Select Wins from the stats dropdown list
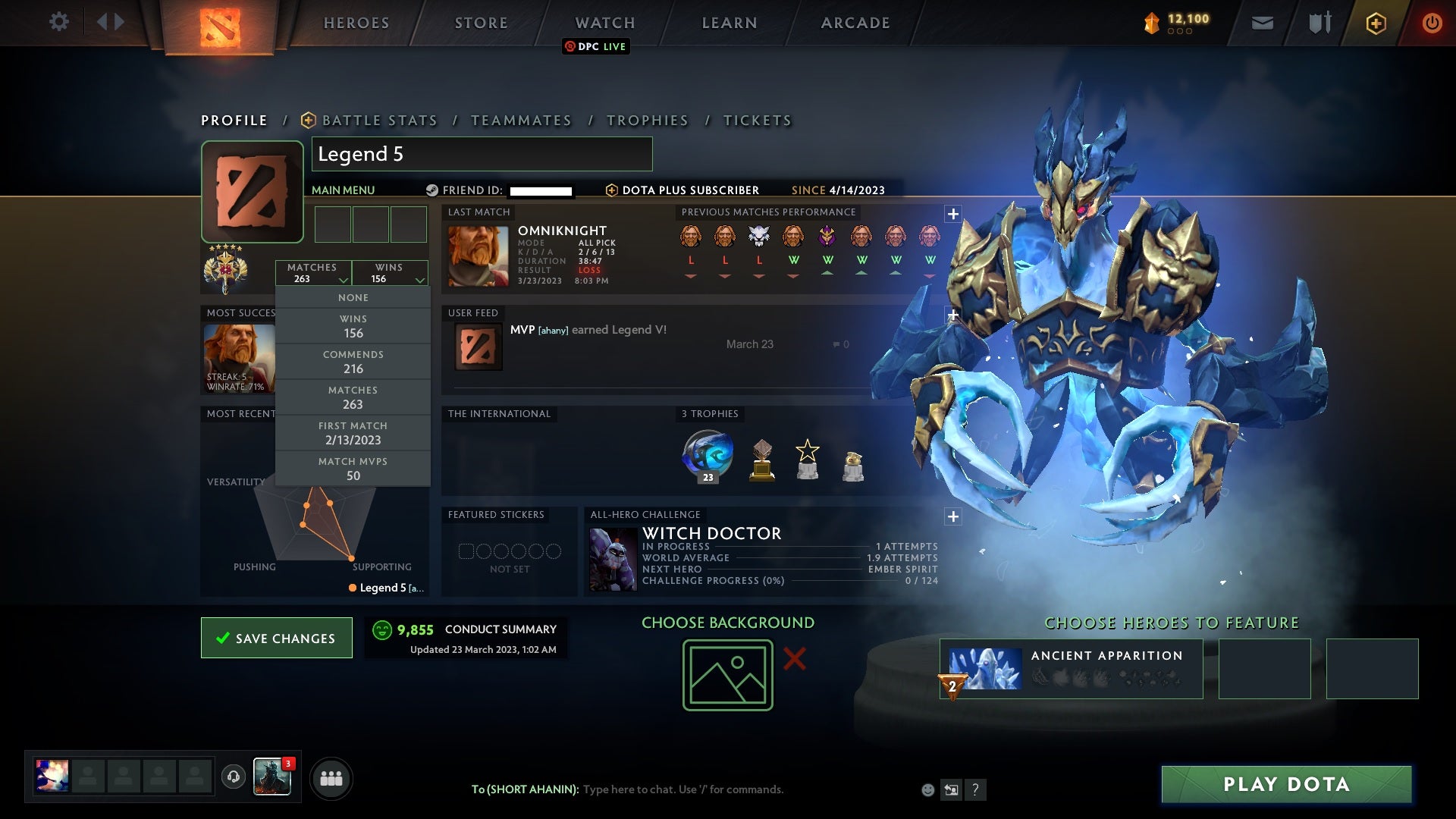 (x=353, y=326)
